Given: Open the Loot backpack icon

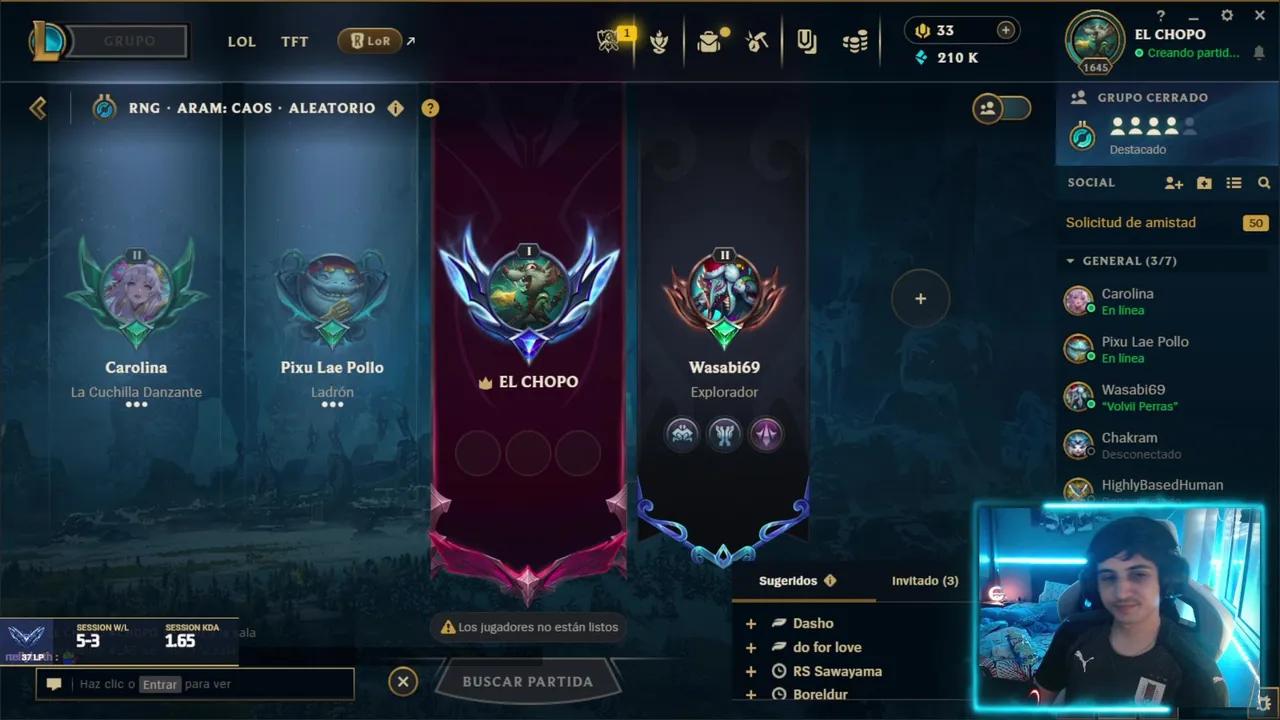Looking at the screenshot, I should [x=710, y=40].
